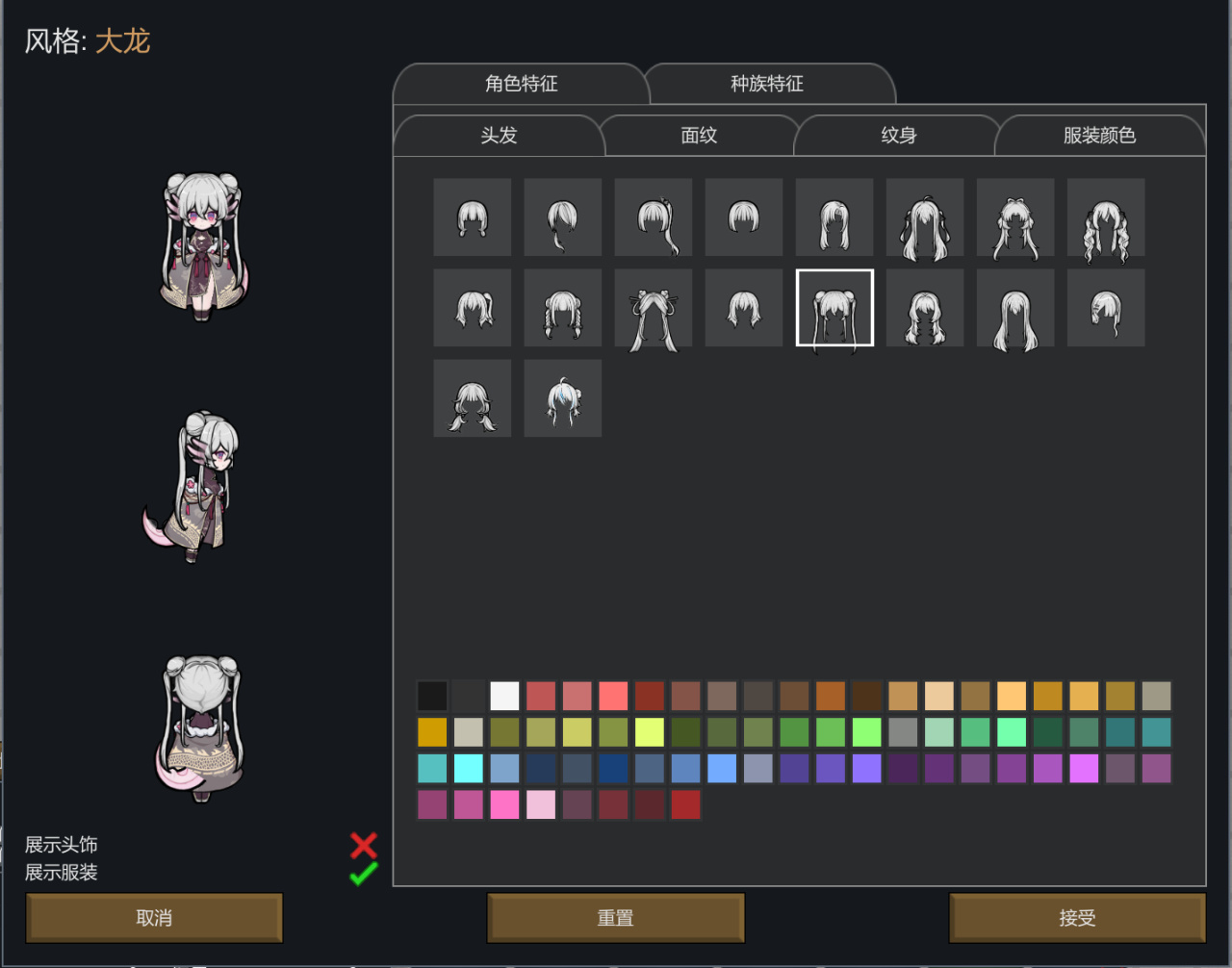This screenshot has height=968, width=1232.
Task: Toggle 展示头饰 red cross checkbox
Action: pyautogui.click(x=364, y=845)
